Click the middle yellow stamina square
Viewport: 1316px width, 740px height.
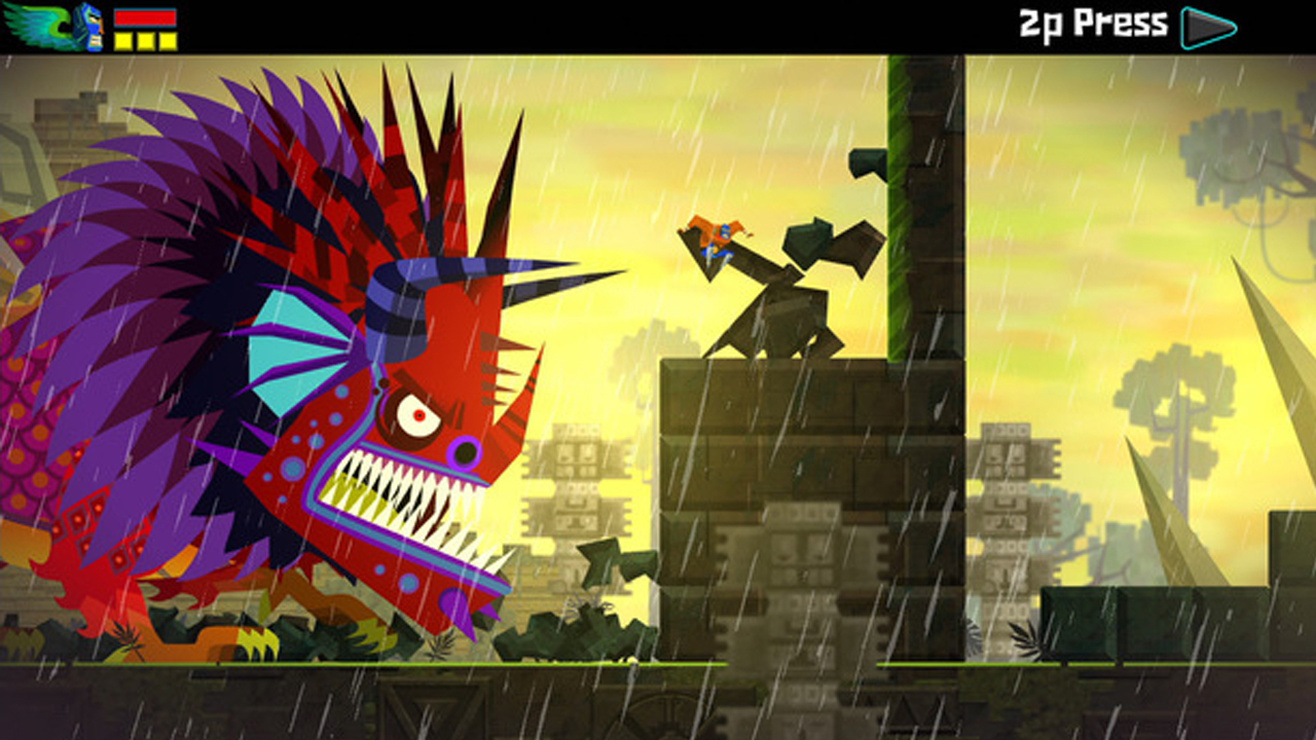click(145, 40)
